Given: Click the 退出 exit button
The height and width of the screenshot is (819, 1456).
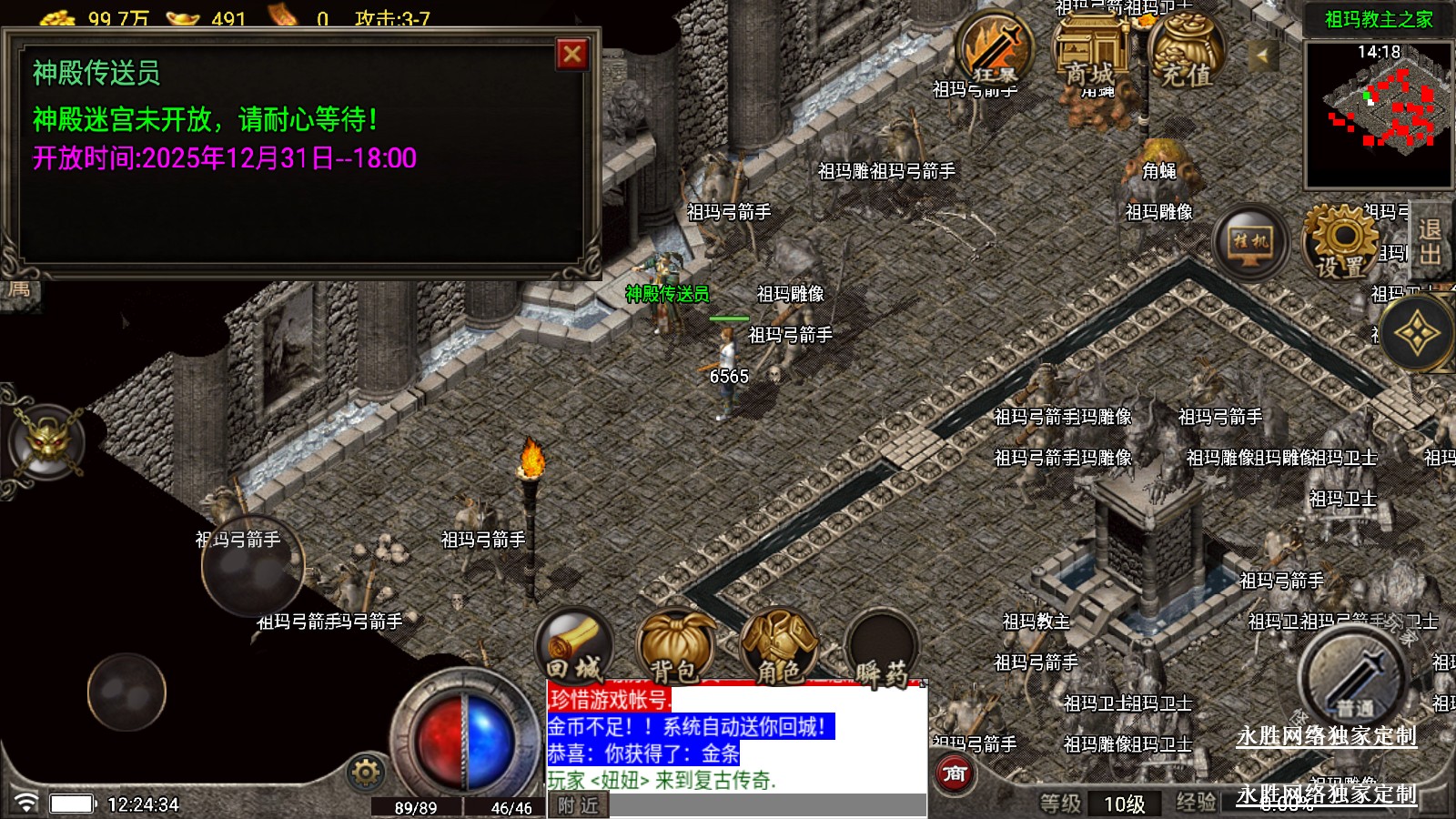Looking at the screenshot, I should (x=1430, y=242).
